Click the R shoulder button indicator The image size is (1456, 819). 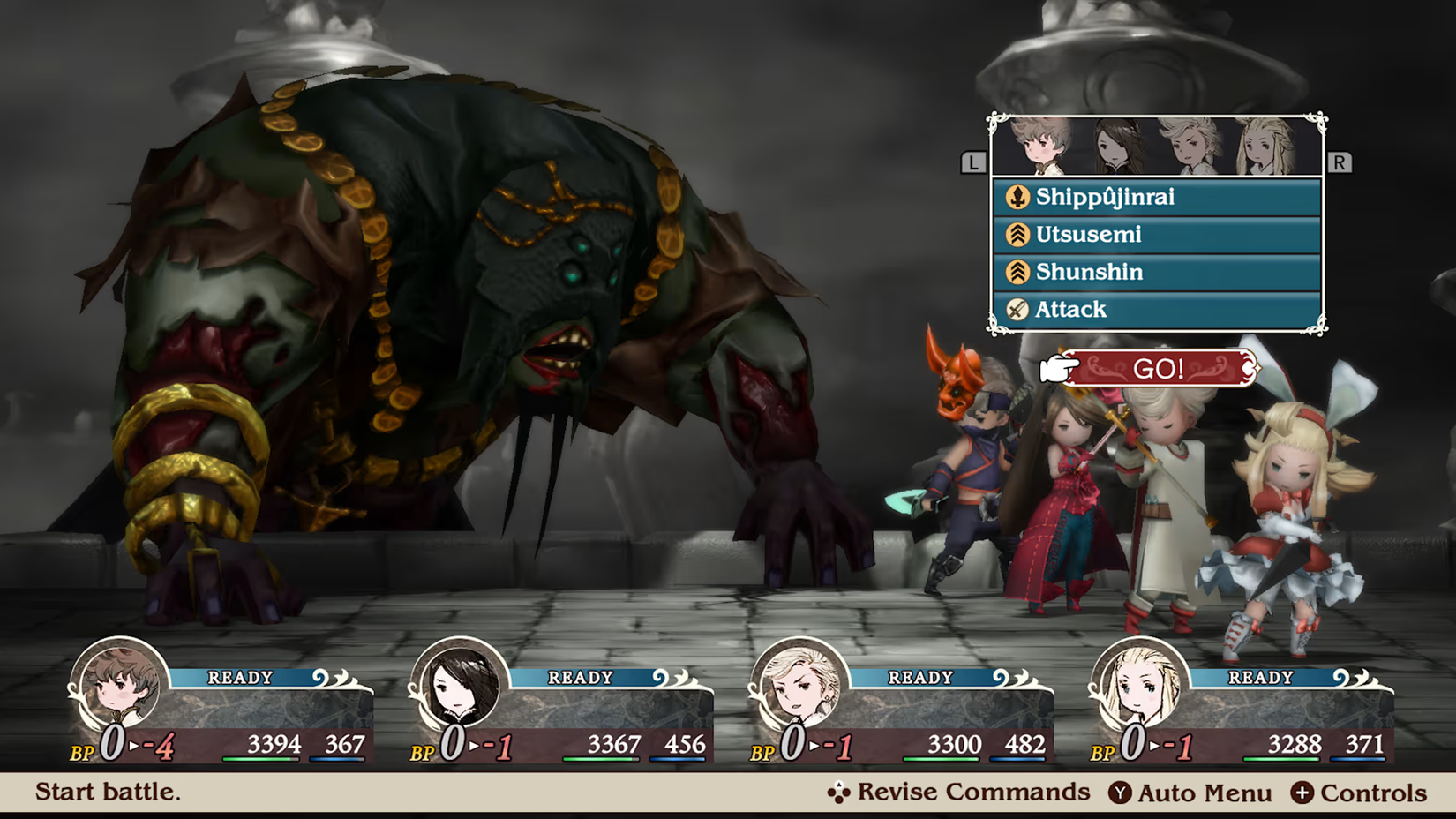coord(1340,162)
